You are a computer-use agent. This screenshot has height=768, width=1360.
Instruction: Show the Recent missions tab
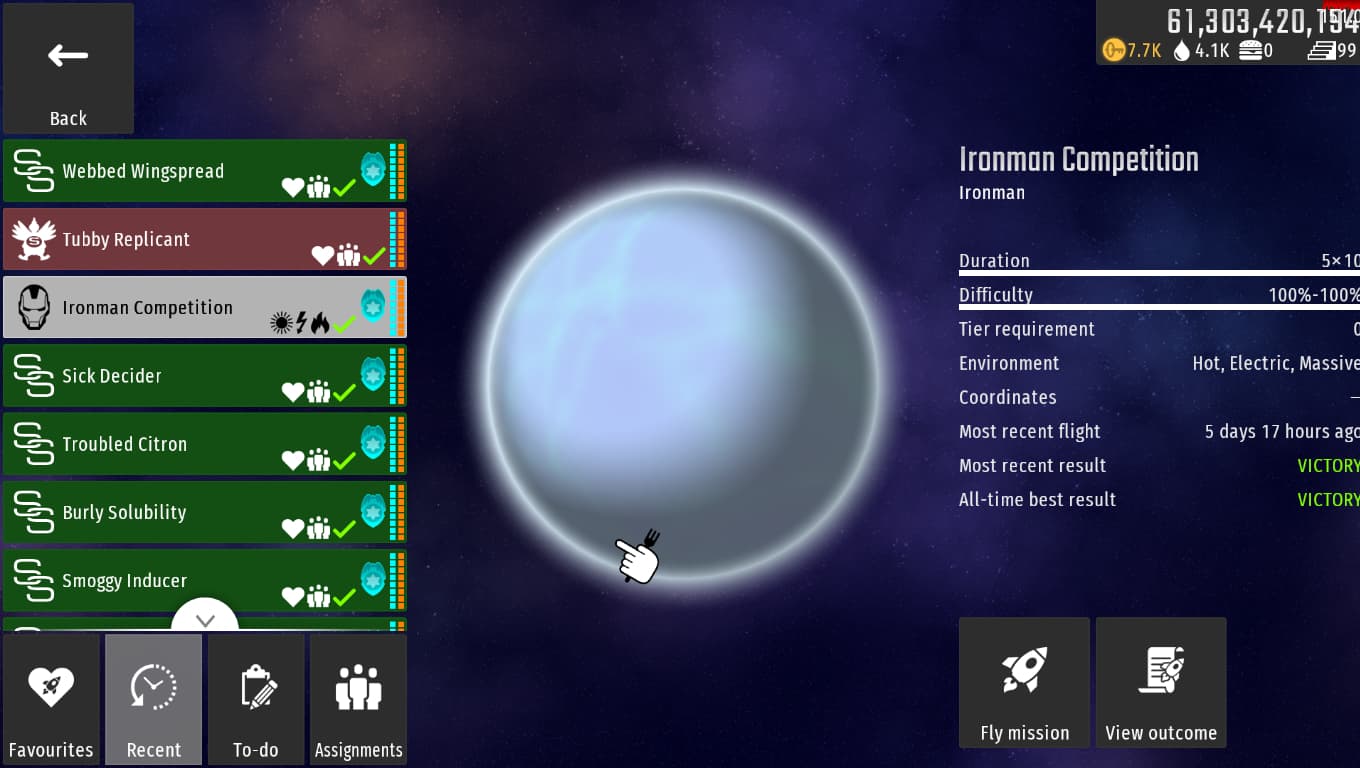[x=154, y=699]
